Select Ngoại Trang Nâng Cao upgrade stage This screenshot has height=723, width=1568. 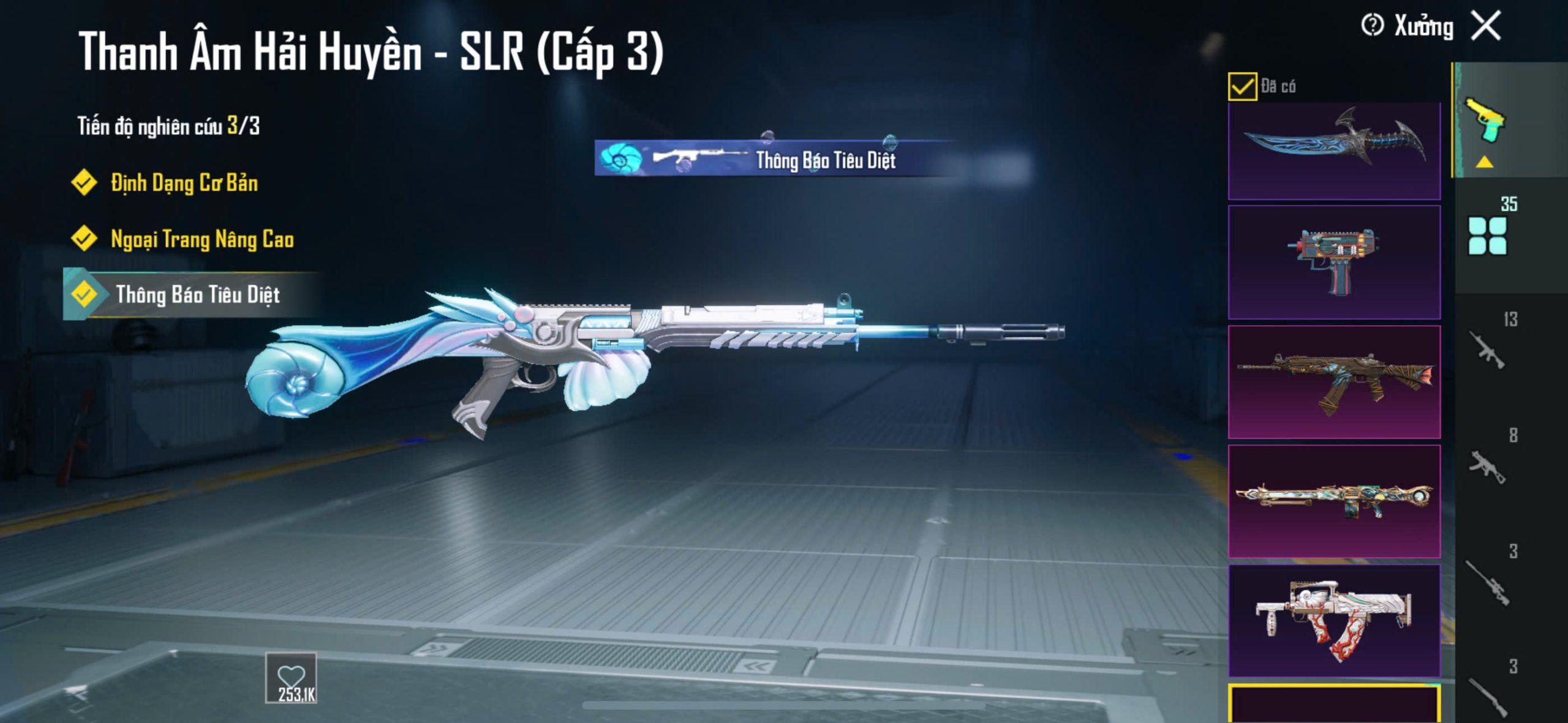click(202, 239)
